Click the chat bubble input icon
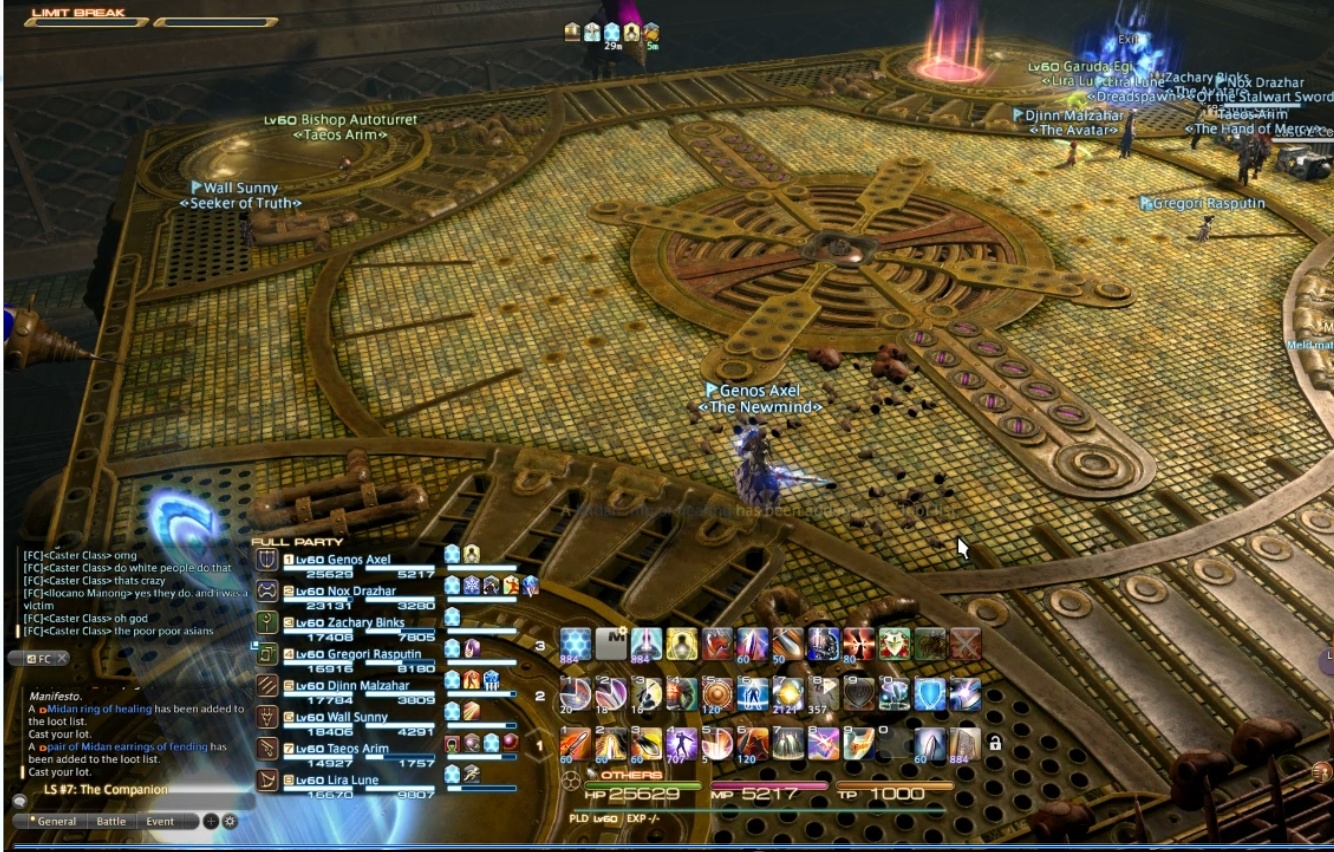1334x852 pixels. 19,801
